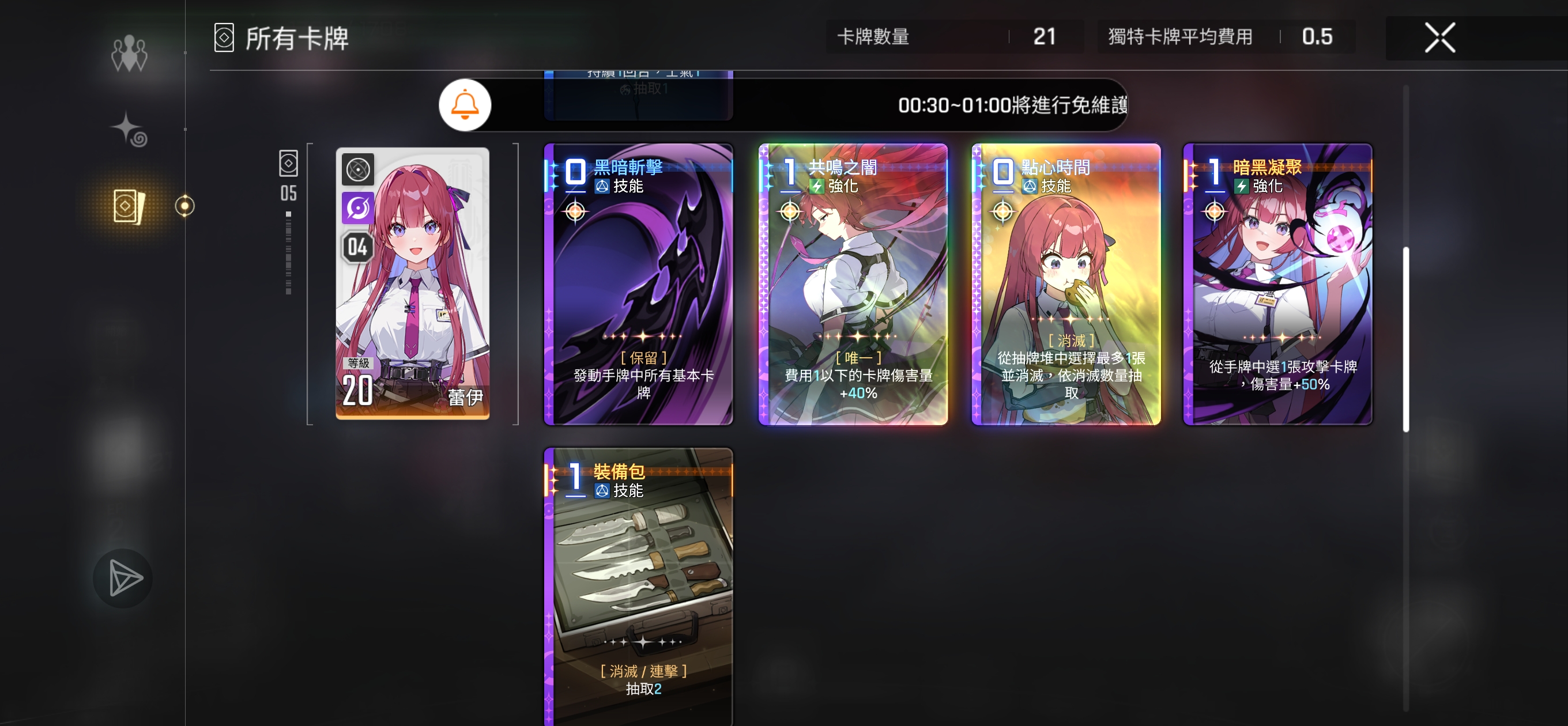The height and width of the screenshot is (726, 1568).
Task: Click the dark circular emblem icon on 蕾伊's card
Action: 359,171
